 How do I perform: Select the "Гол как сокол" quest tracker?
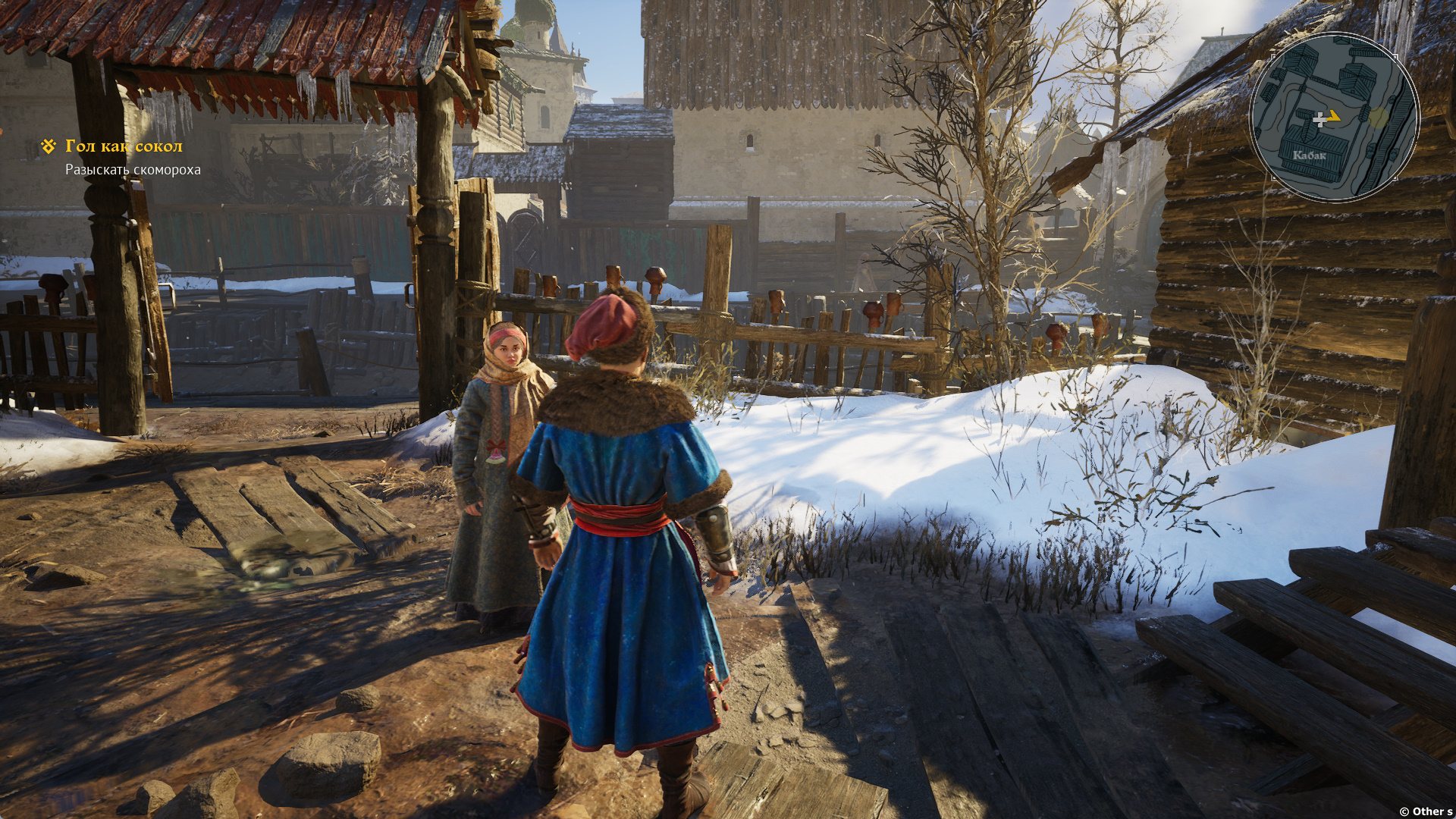click(124, 146)
